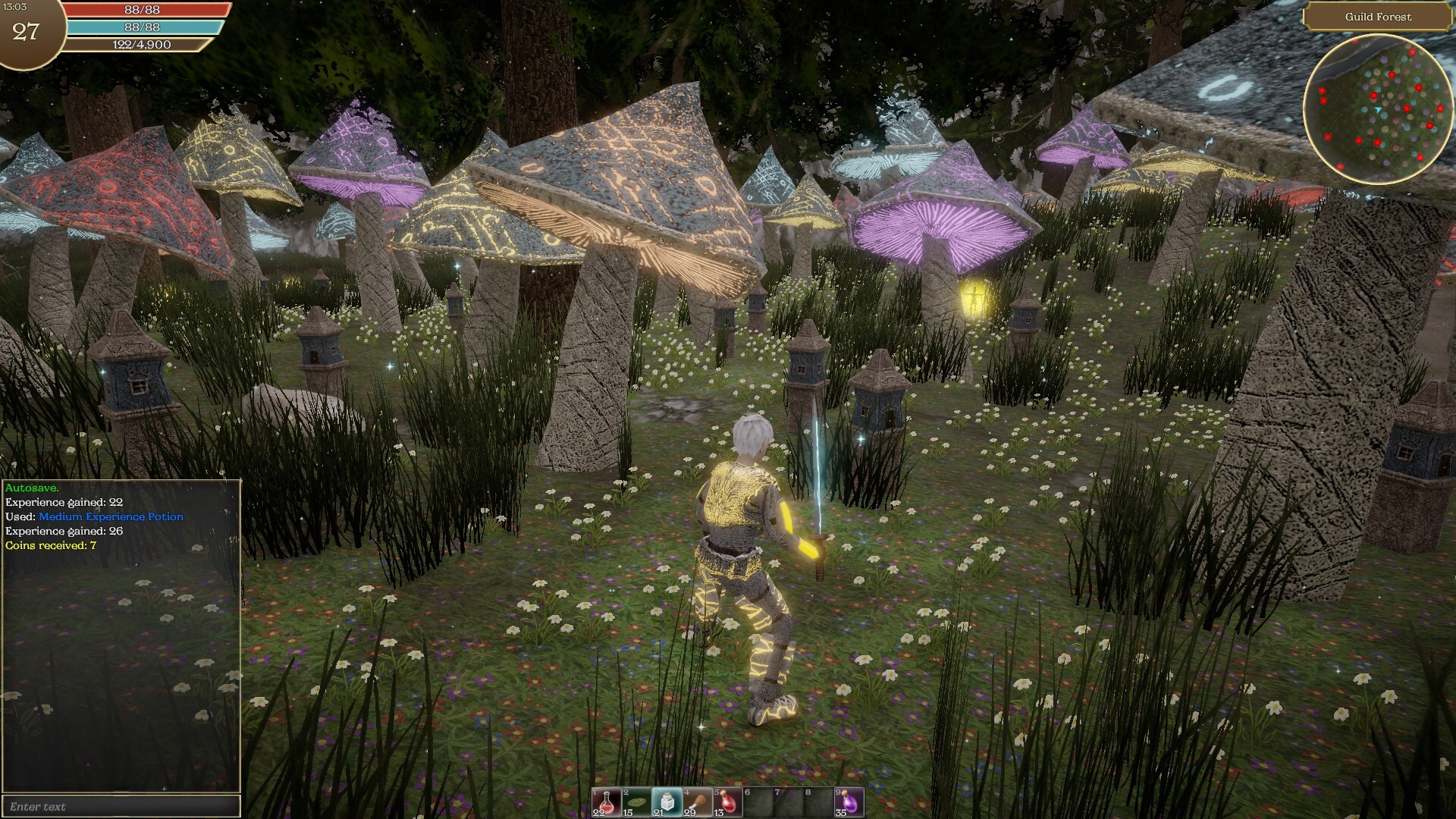This screenshot has width=1456, height=819.
Task: Click inside the chat log panel
Action: coord(121,667)
